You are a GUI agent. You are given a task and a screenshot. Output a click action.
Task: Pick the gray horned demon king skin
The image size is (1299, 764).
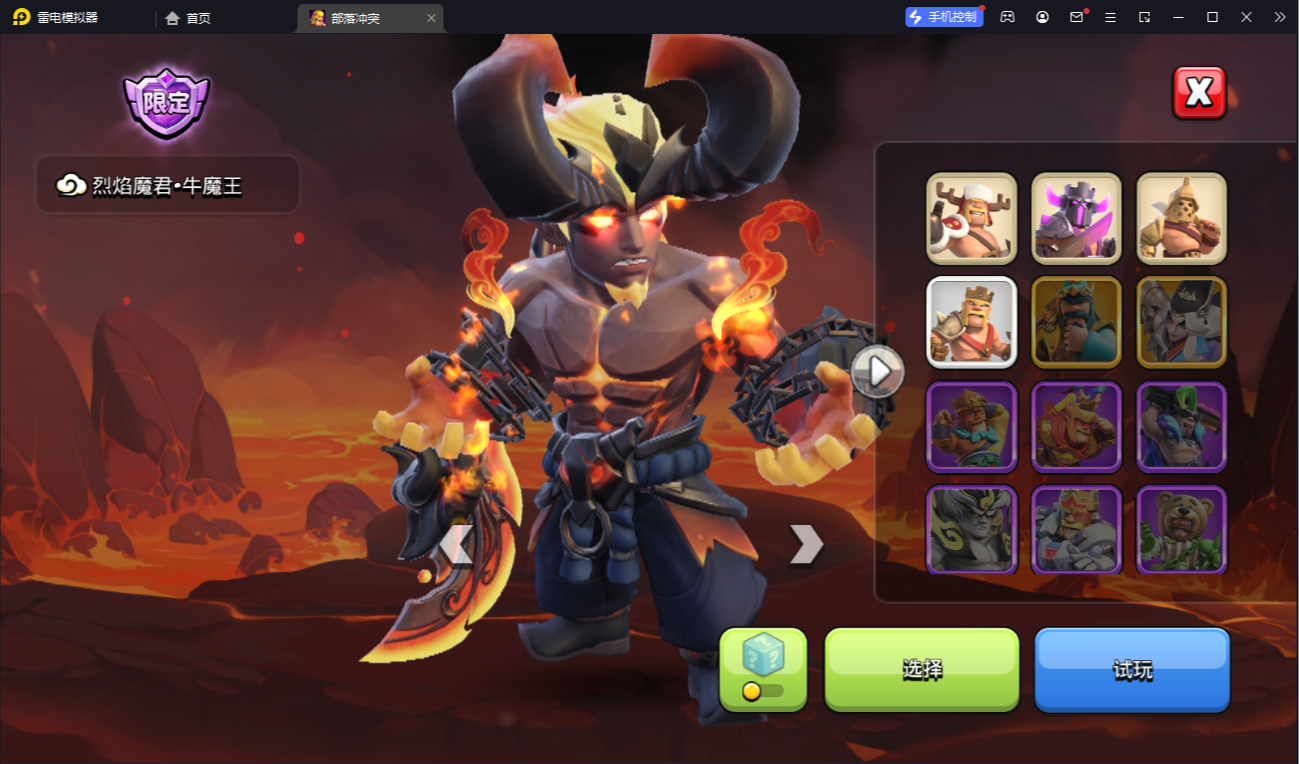pos(971,530)
